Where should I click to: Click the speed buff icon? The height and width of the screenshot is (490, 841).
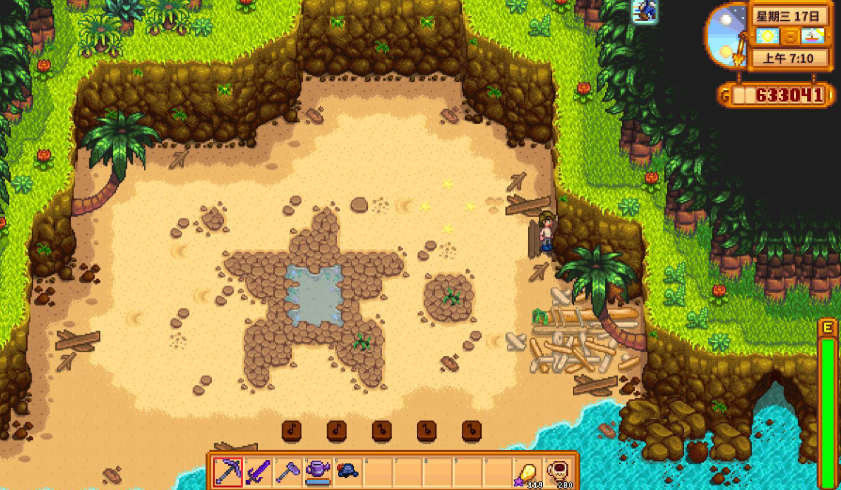[645, 11]
